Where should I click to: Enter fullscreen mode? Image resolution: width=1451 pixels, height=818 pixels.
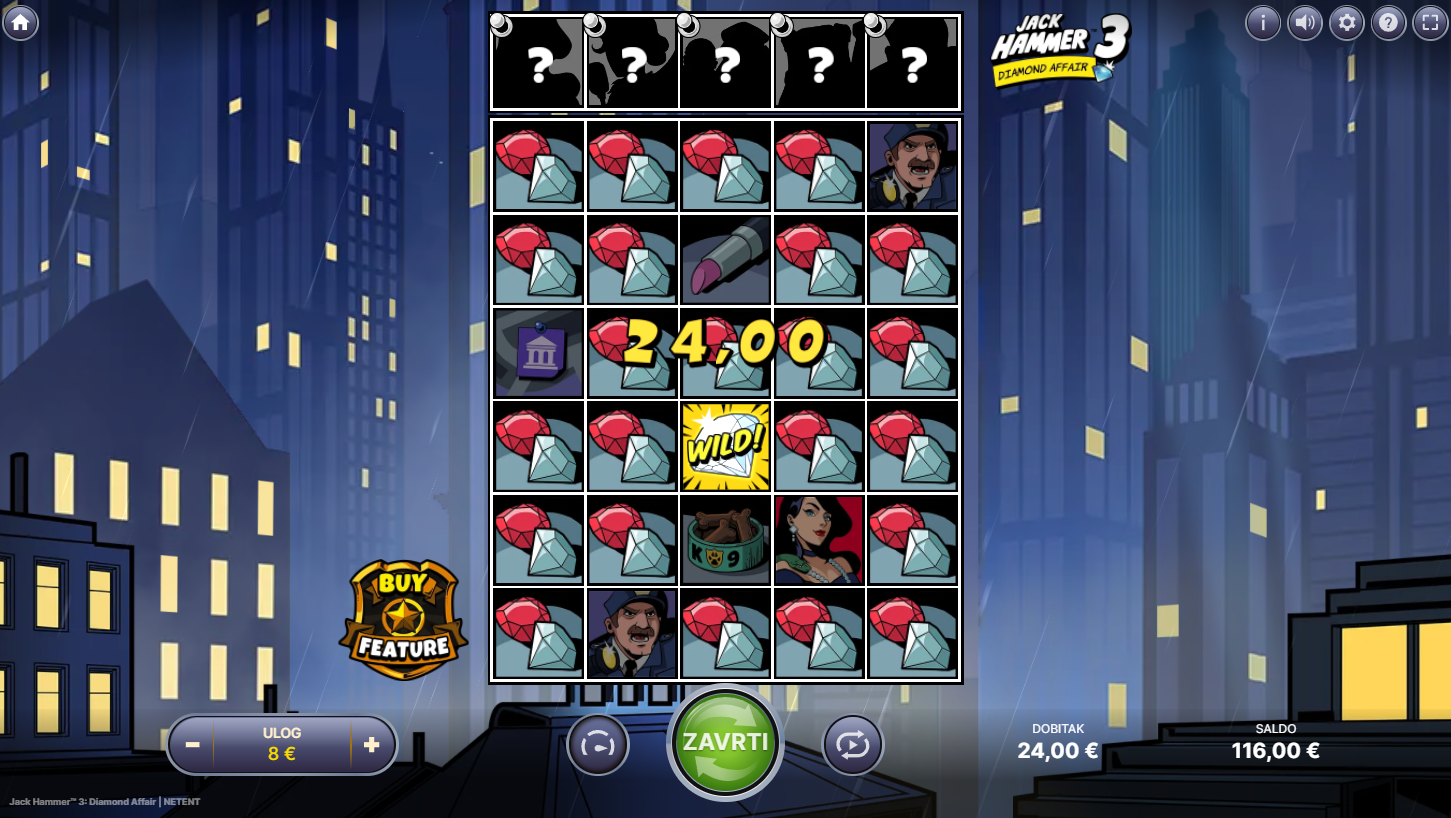[1430, 22]
